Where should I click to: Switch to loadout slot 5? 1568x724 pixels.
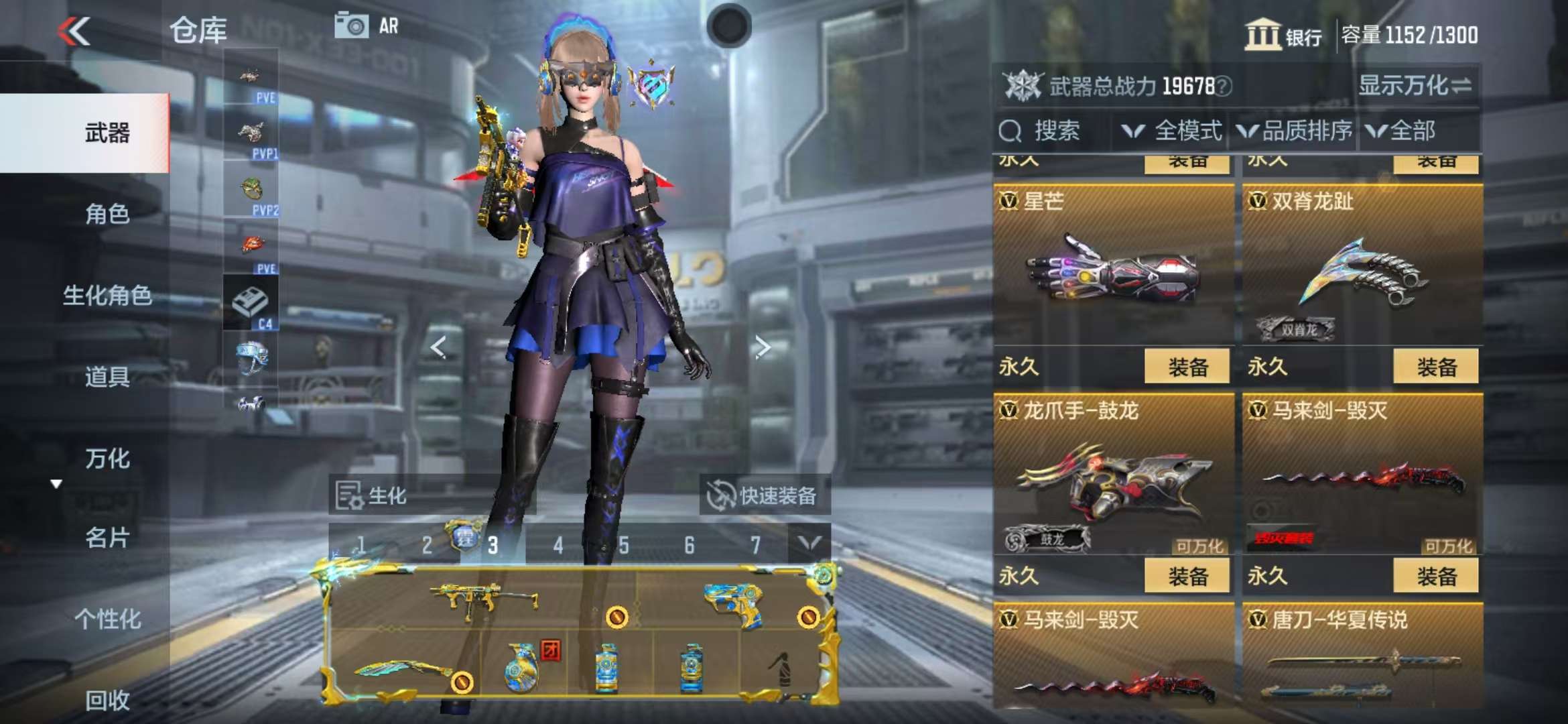(x=623, y=546)
